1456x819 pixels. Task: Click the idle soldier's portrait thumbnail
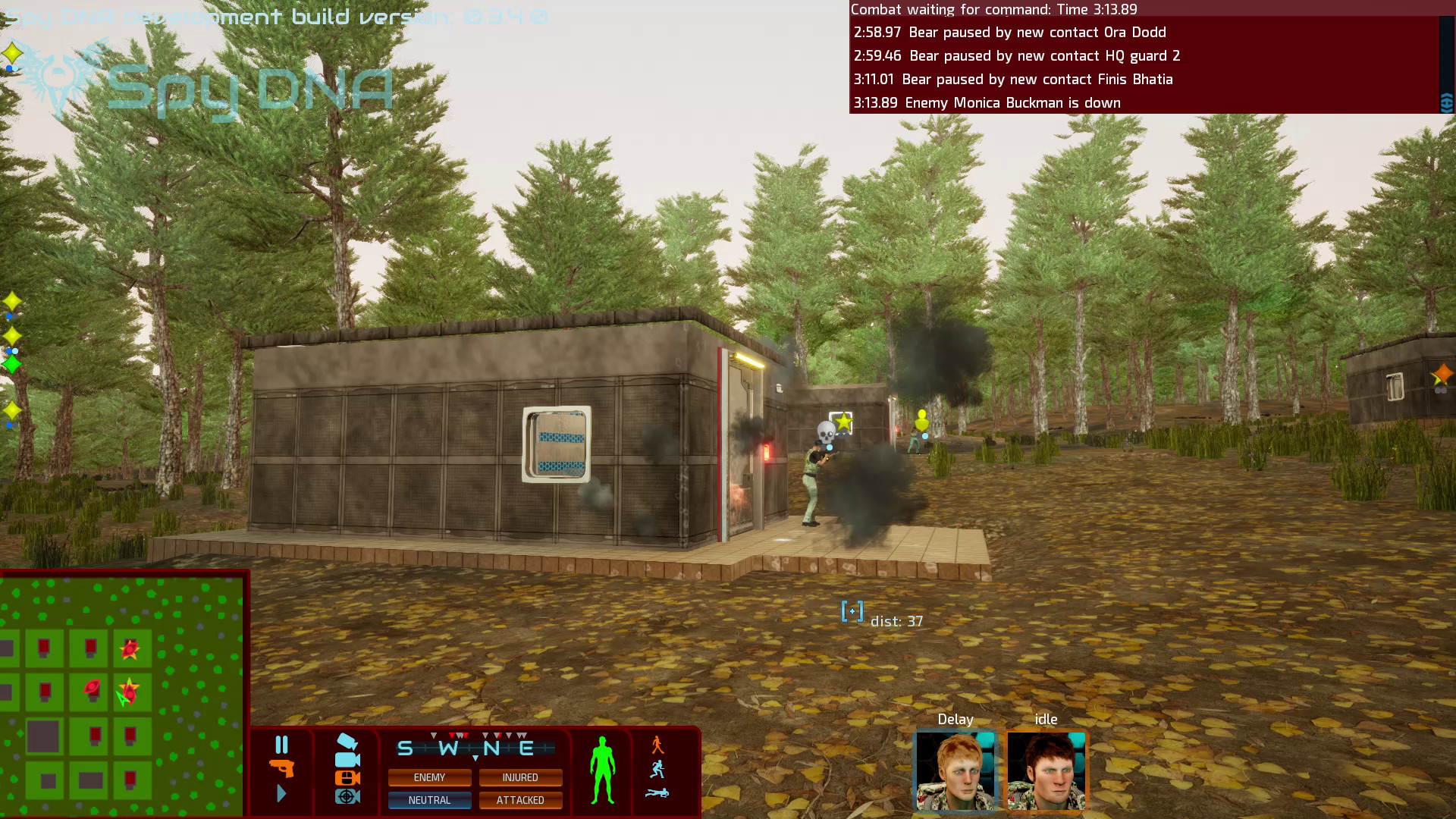(1046, 770)
